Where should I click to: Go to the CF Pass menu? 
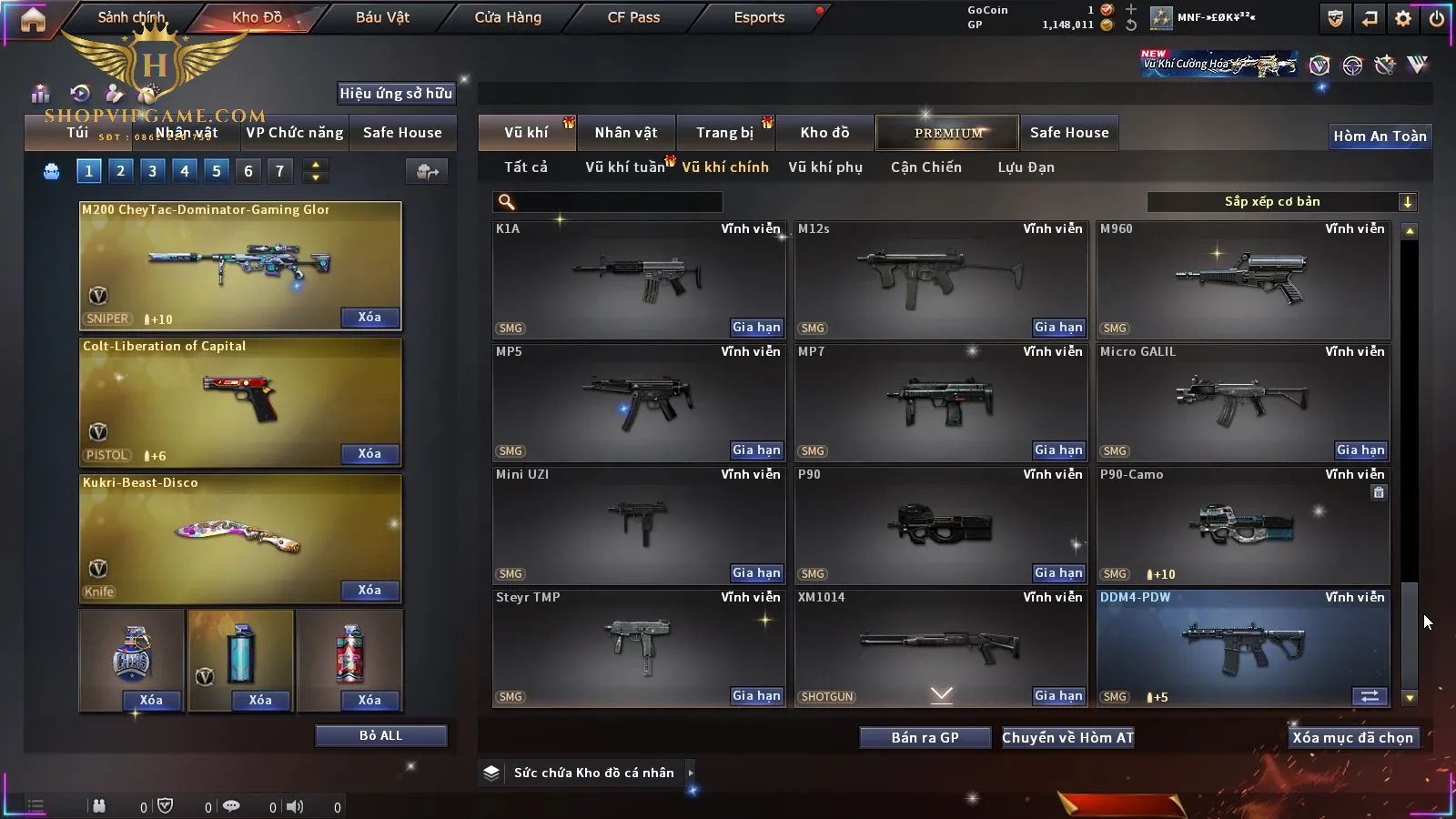click(x=633, y=17)
